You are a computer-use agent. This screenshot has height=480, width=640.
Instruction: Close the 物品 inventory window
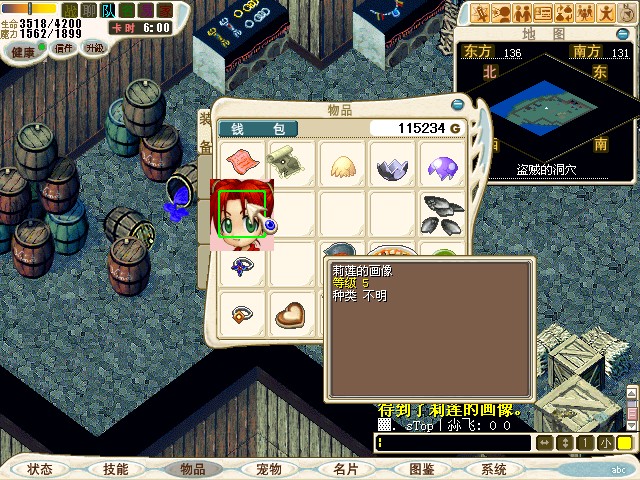[x=458, y=102]
